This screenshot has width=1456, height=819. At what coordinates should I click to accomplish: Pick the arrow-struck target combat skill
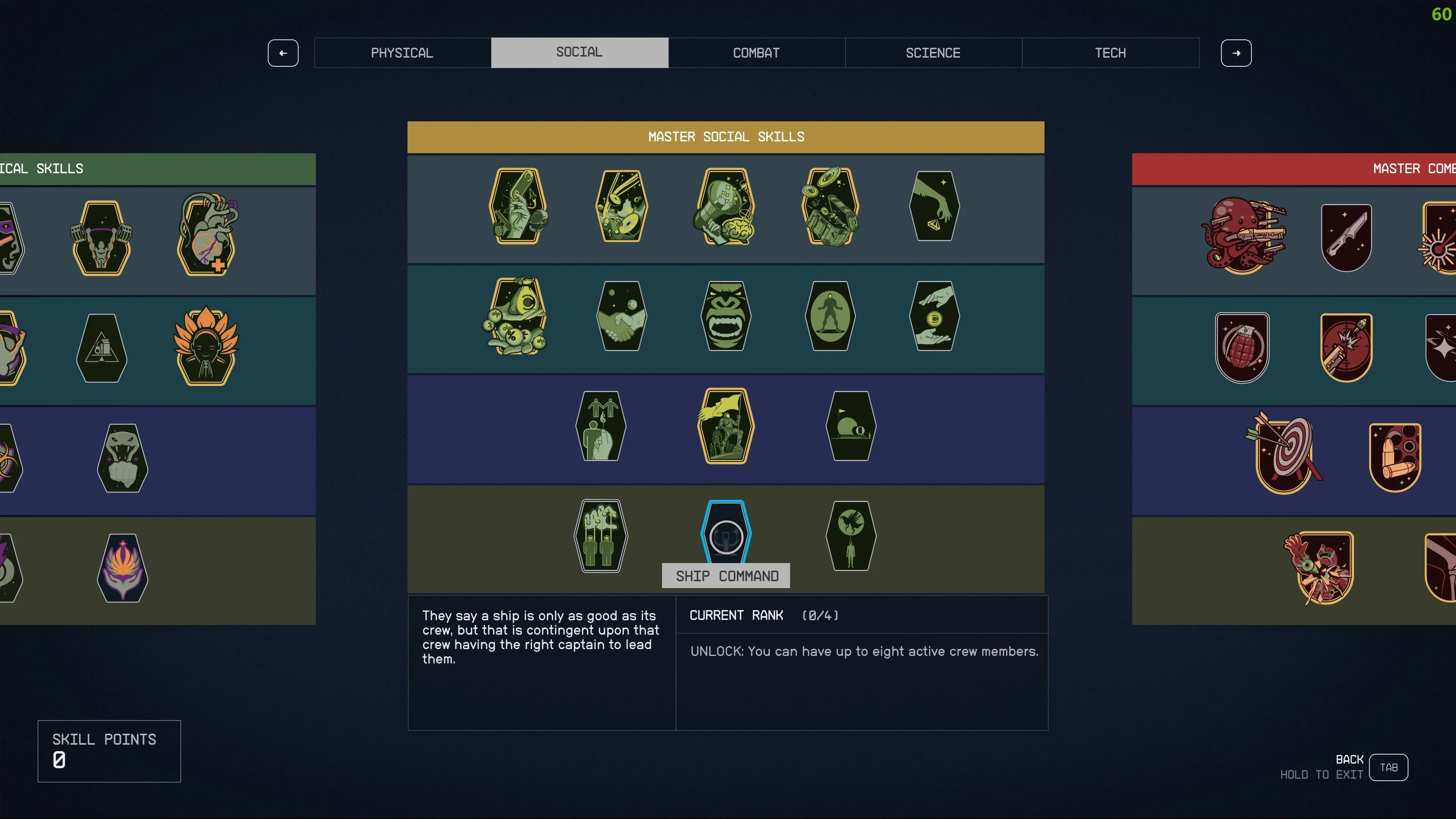[1283, 453]
